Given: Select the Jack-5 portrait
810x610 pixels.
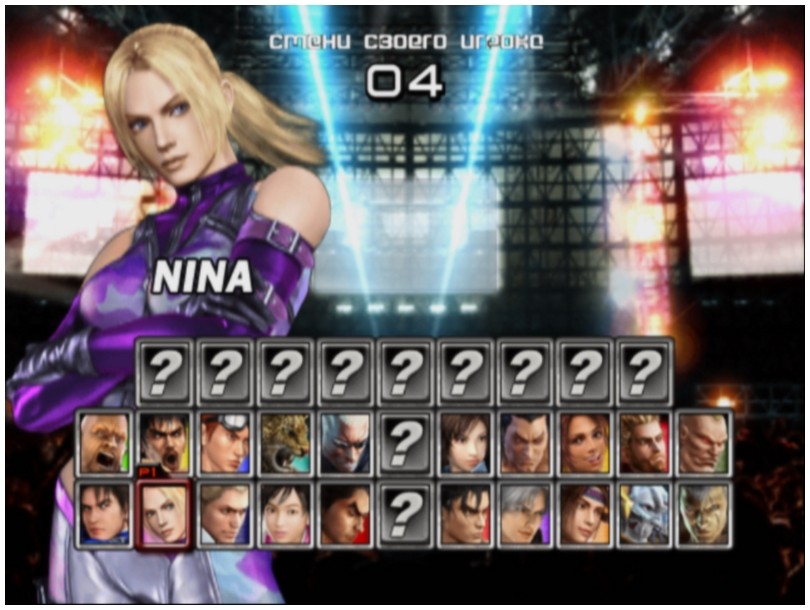Looking at the screenshot, I should (704, 513).
